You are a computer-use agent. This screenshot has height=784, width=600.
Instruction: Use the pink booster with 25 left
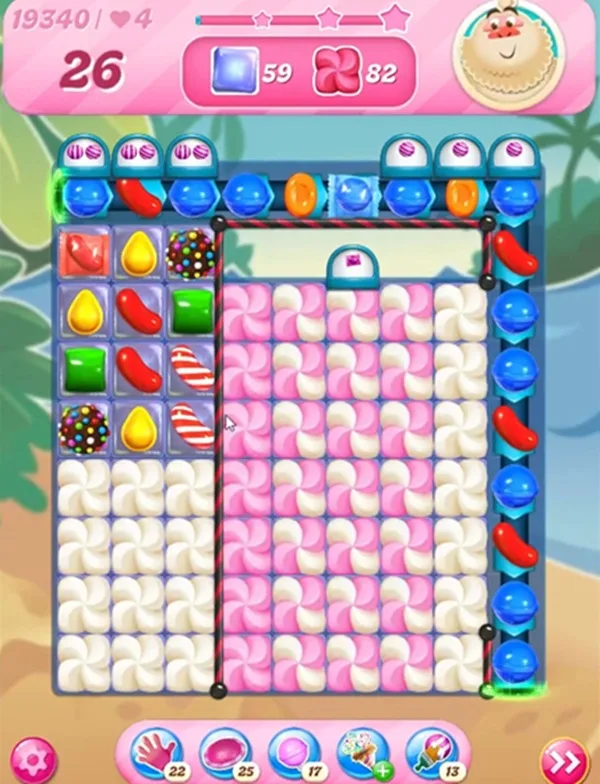tap(225, 751)
